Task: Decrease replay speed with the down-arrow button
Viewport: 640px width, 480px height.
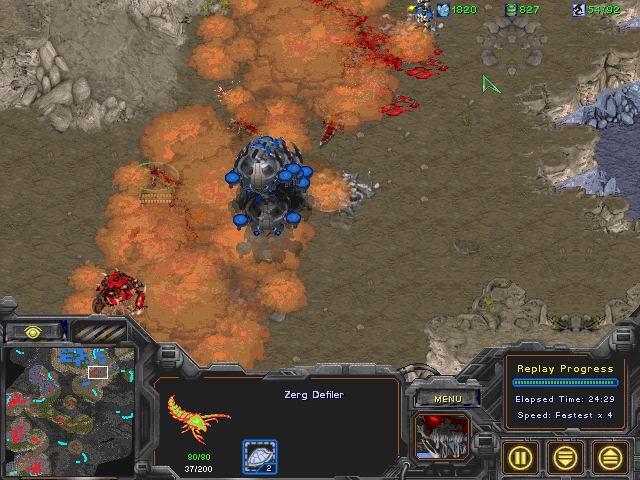Action: (565, 458)
